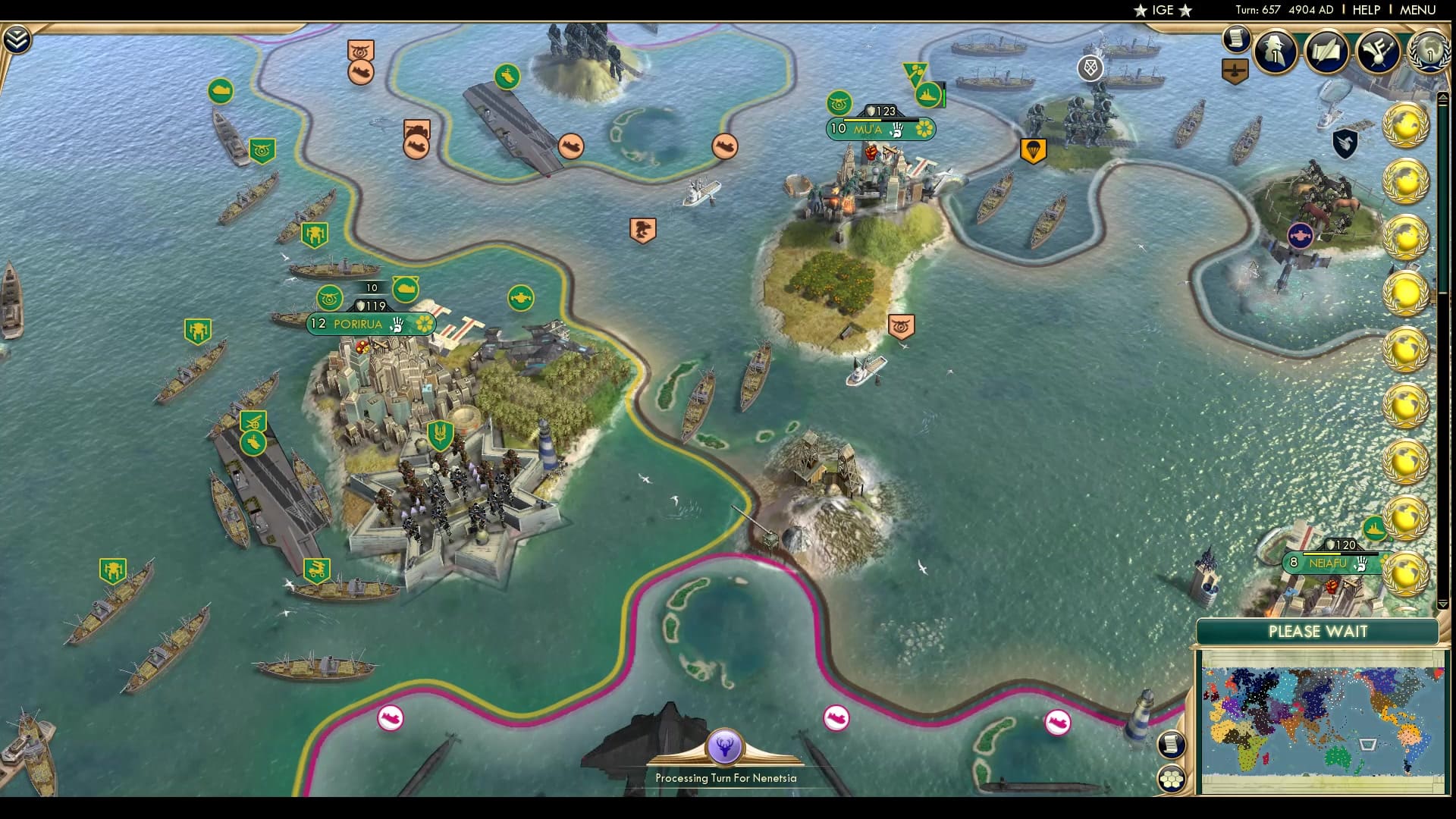This screenshot has height=819, width=1456.
Task: Open the Civilopedia scroll beside the minimap
Action: [1172, 745]
